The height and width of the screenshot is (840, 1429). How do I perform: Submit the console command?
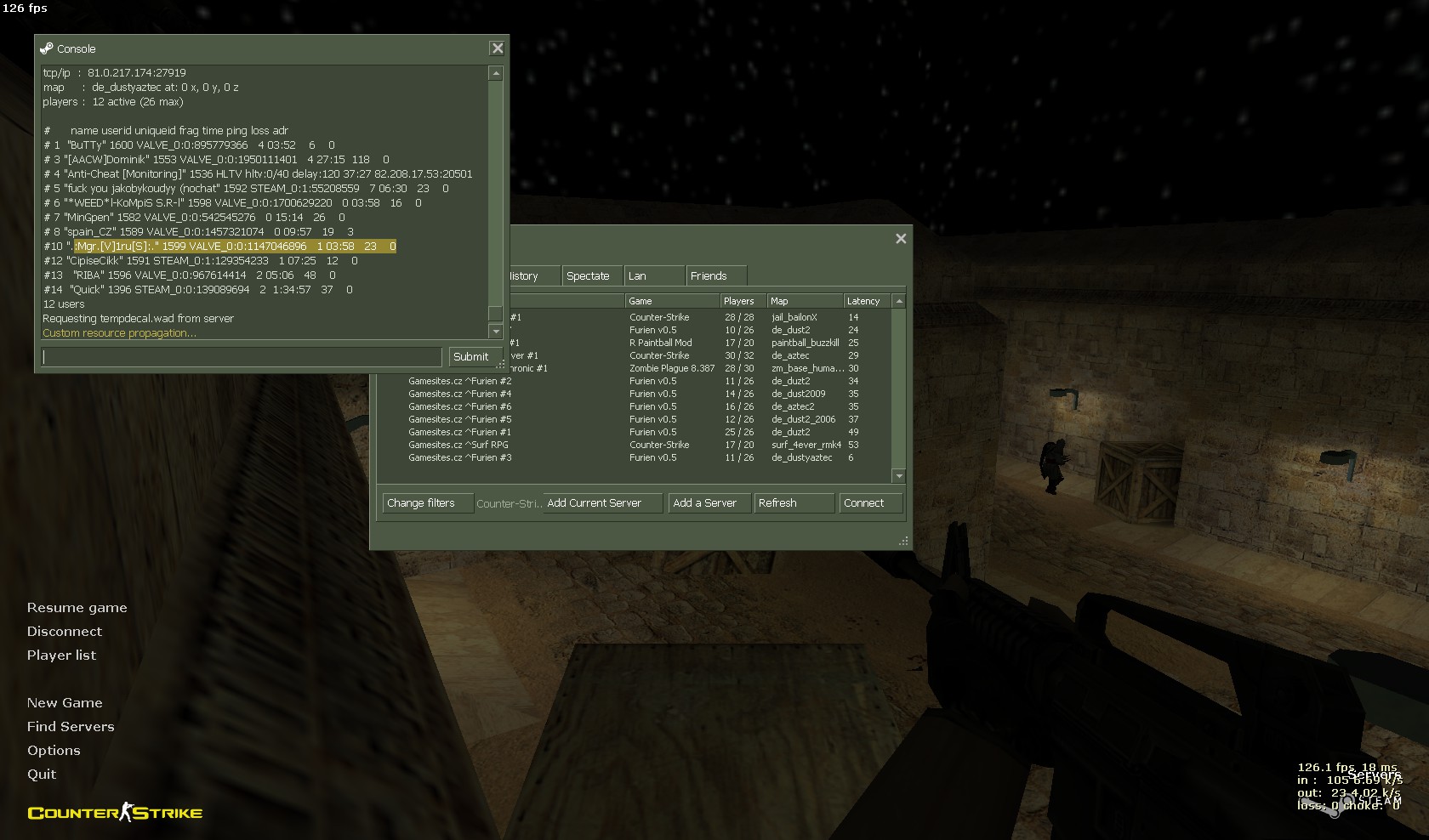pos(470,357)
